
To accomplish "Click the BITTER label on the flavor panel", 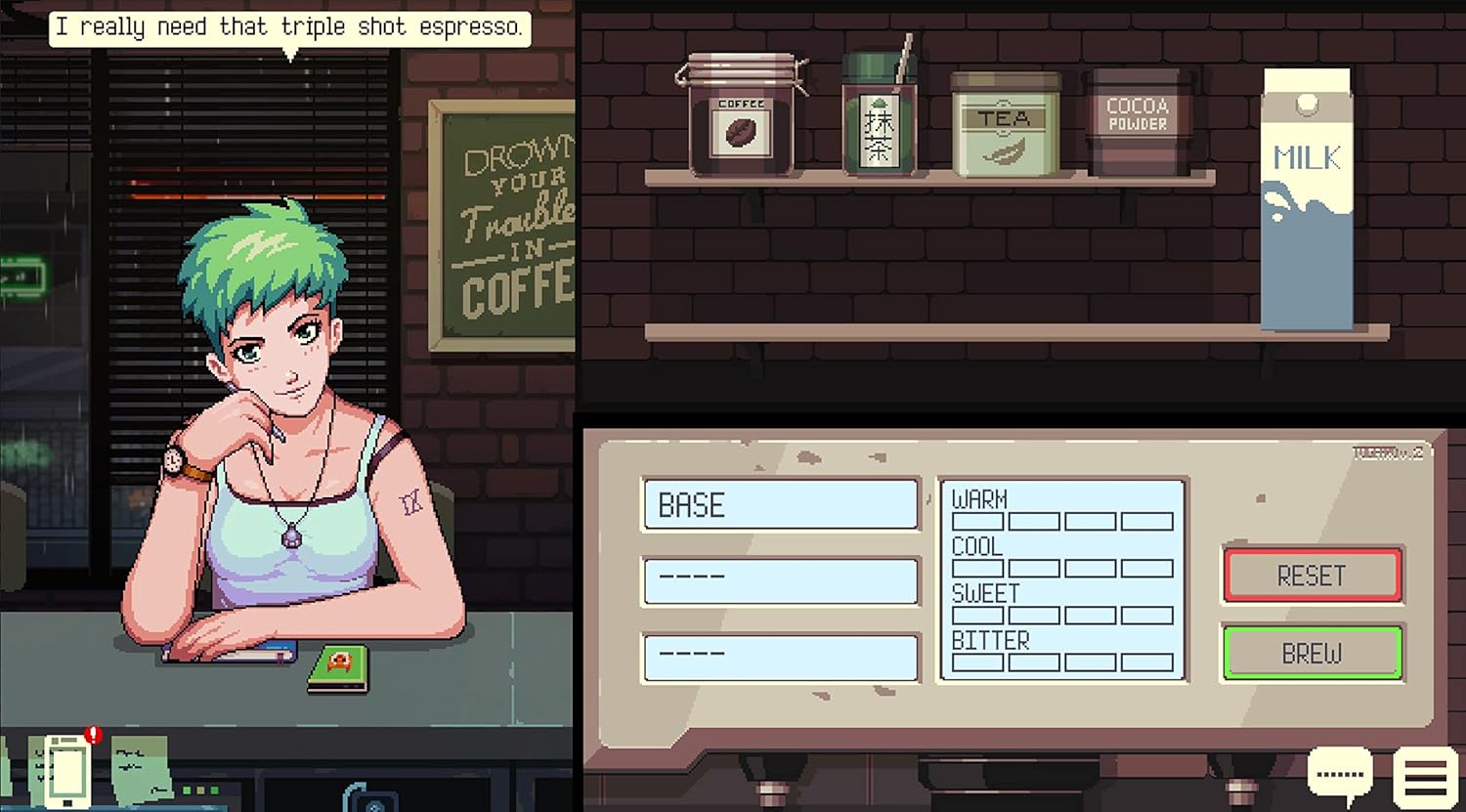I will tap(990, 640).
